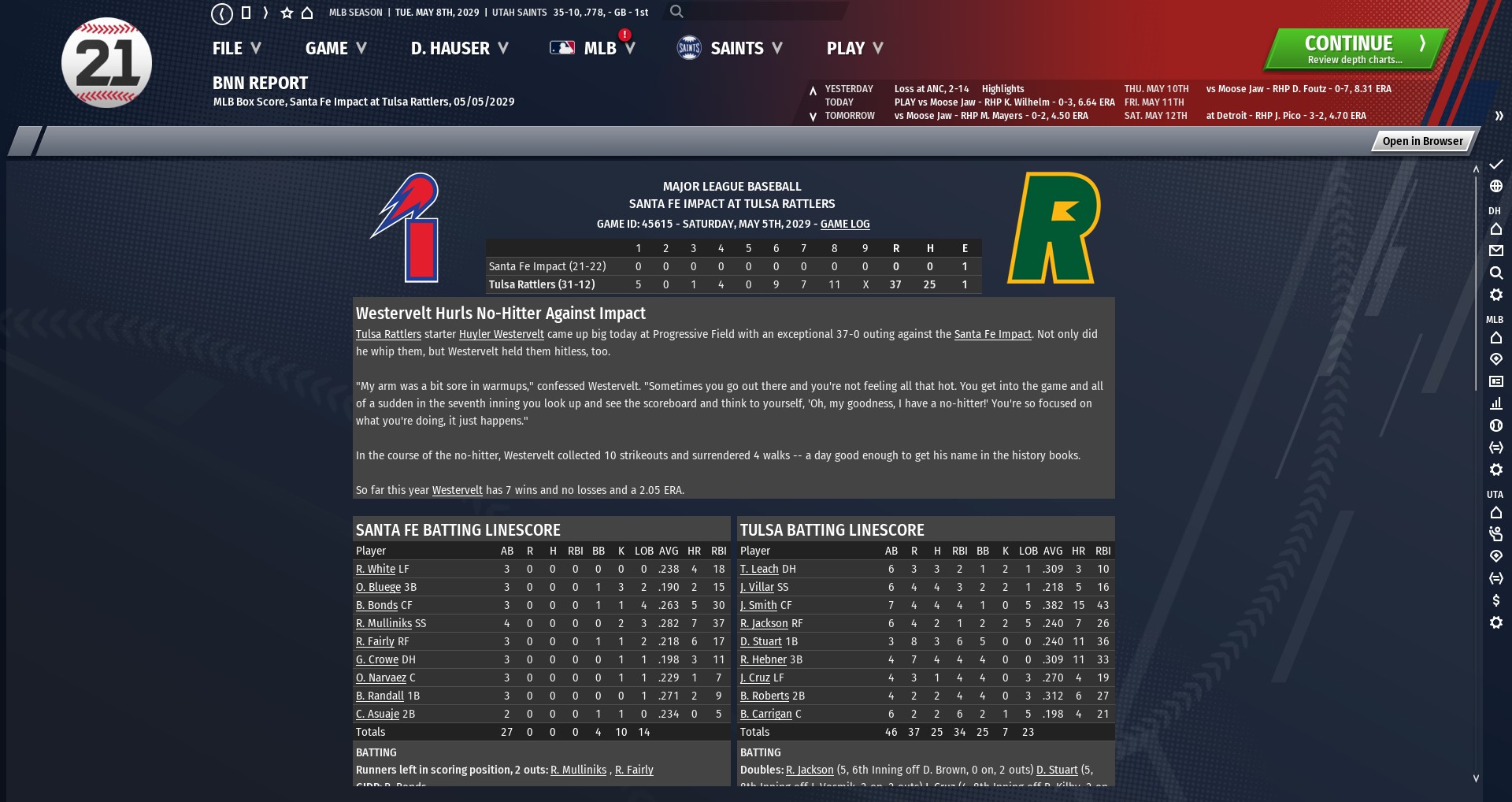View Huyler Westervelt's player page
The width and height of the screenshot is (1512, 802).
(502, 335)
